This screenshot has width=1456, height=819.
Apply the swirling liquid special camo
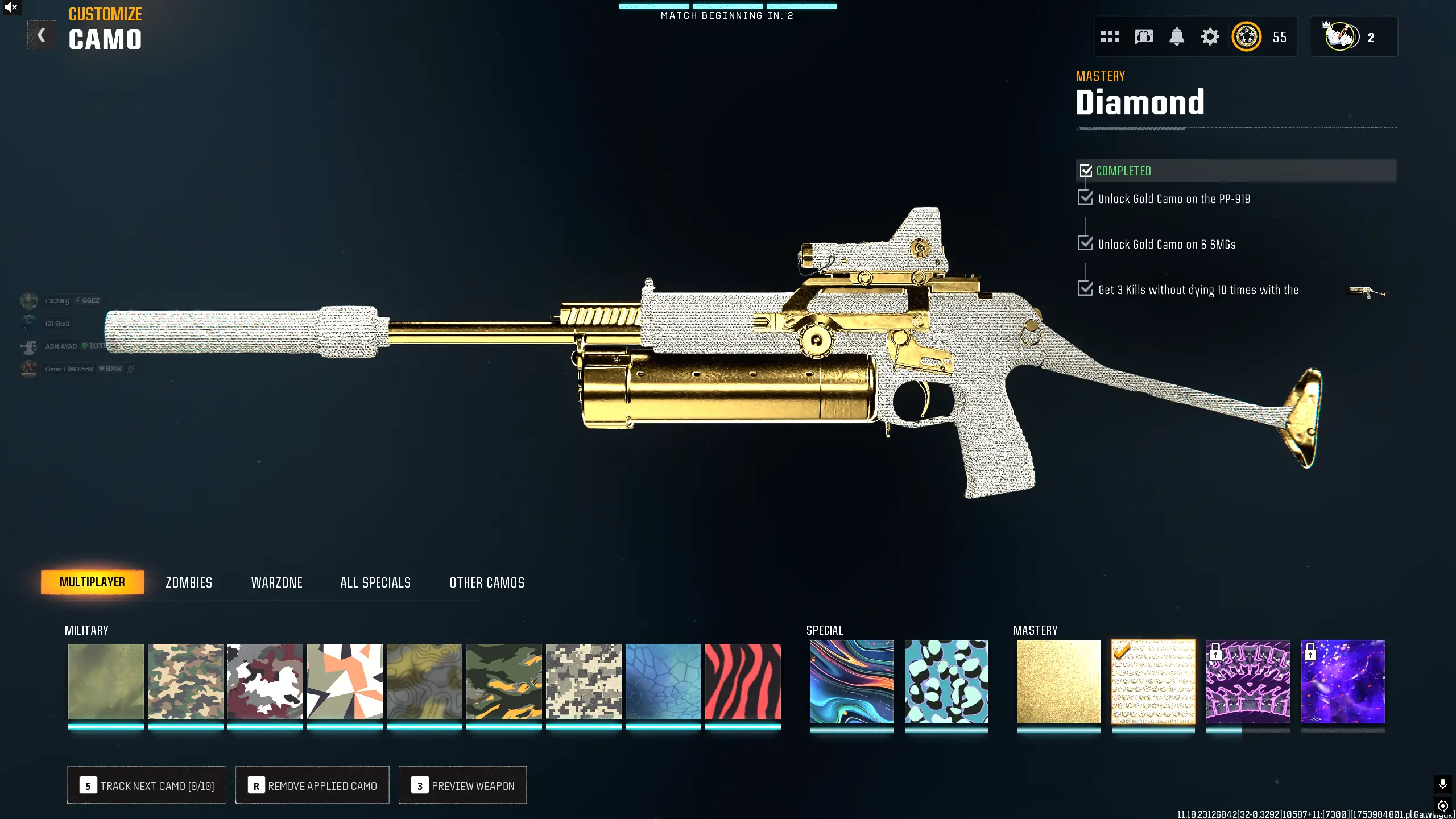click(x=851, y=681)
